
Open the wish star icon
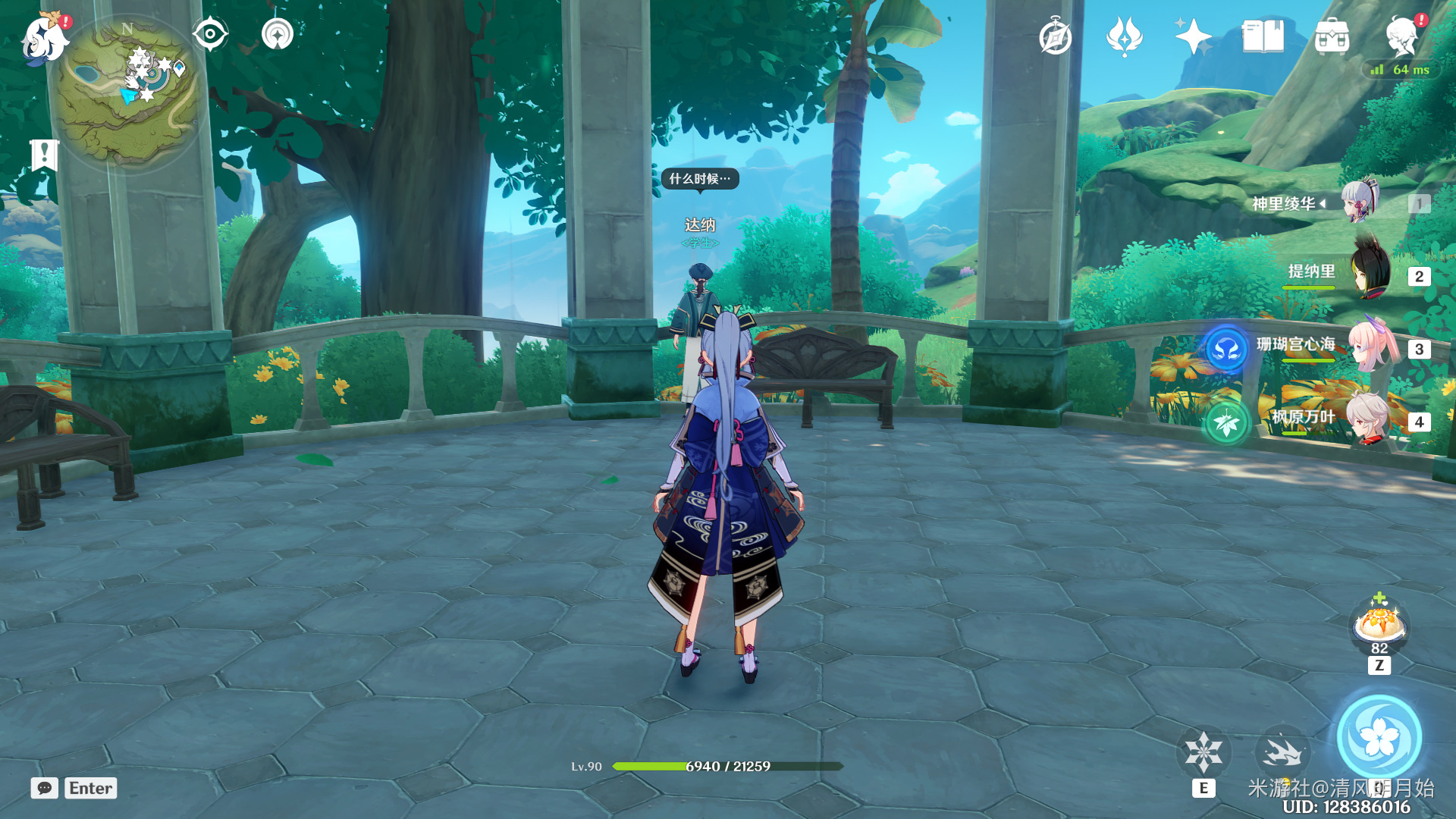coord(1192,36)
